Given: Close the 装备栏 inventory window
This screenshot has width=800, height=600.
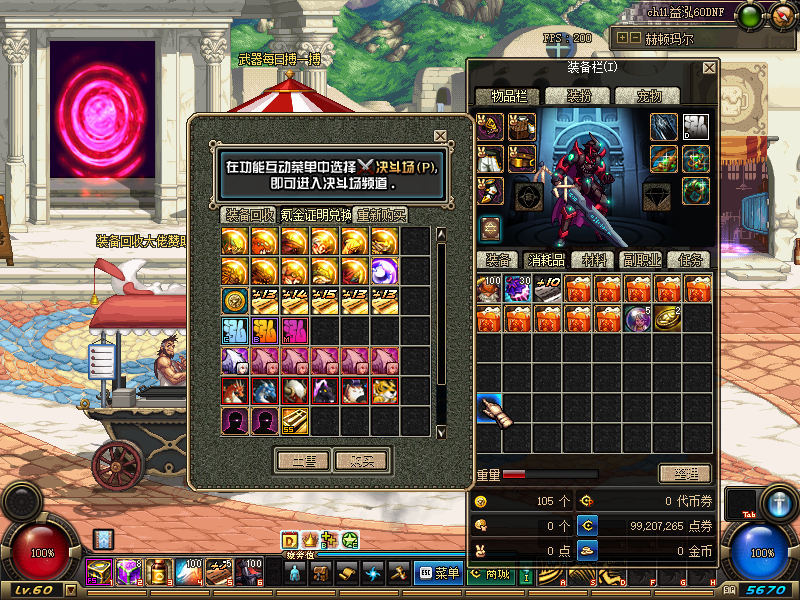Looking at the screenshot, I should pyautogui.click(x=709, y=68).
